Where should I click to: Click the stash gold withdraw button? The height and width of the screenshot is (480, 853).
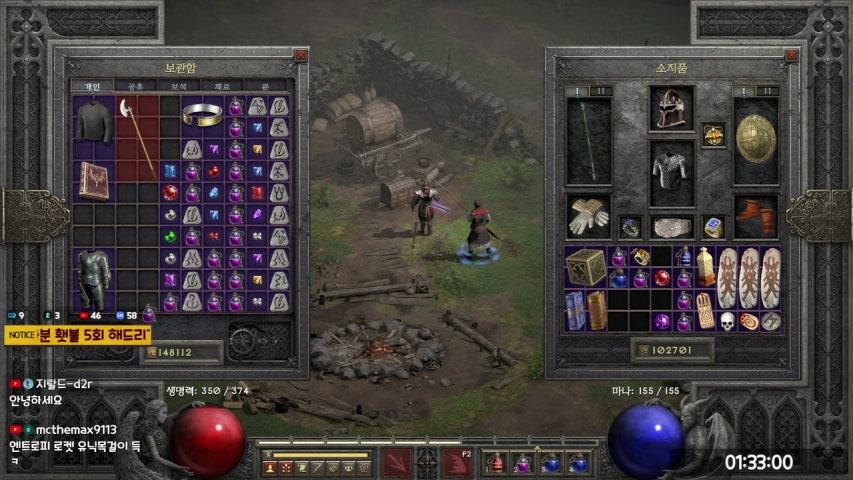pyautogui.click(x=150, y=352)
